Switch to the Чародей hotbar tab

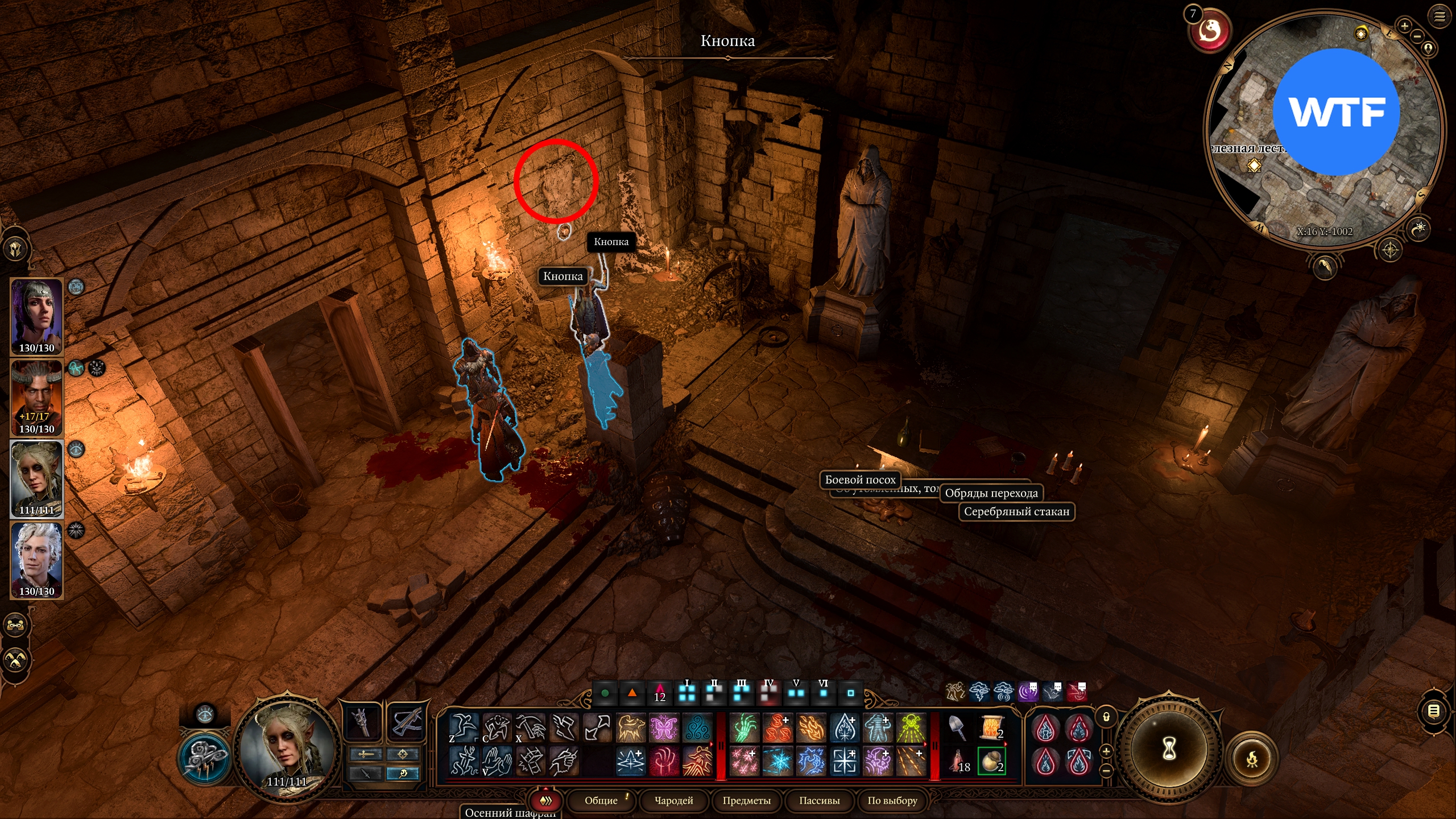(x=673, y=800)
